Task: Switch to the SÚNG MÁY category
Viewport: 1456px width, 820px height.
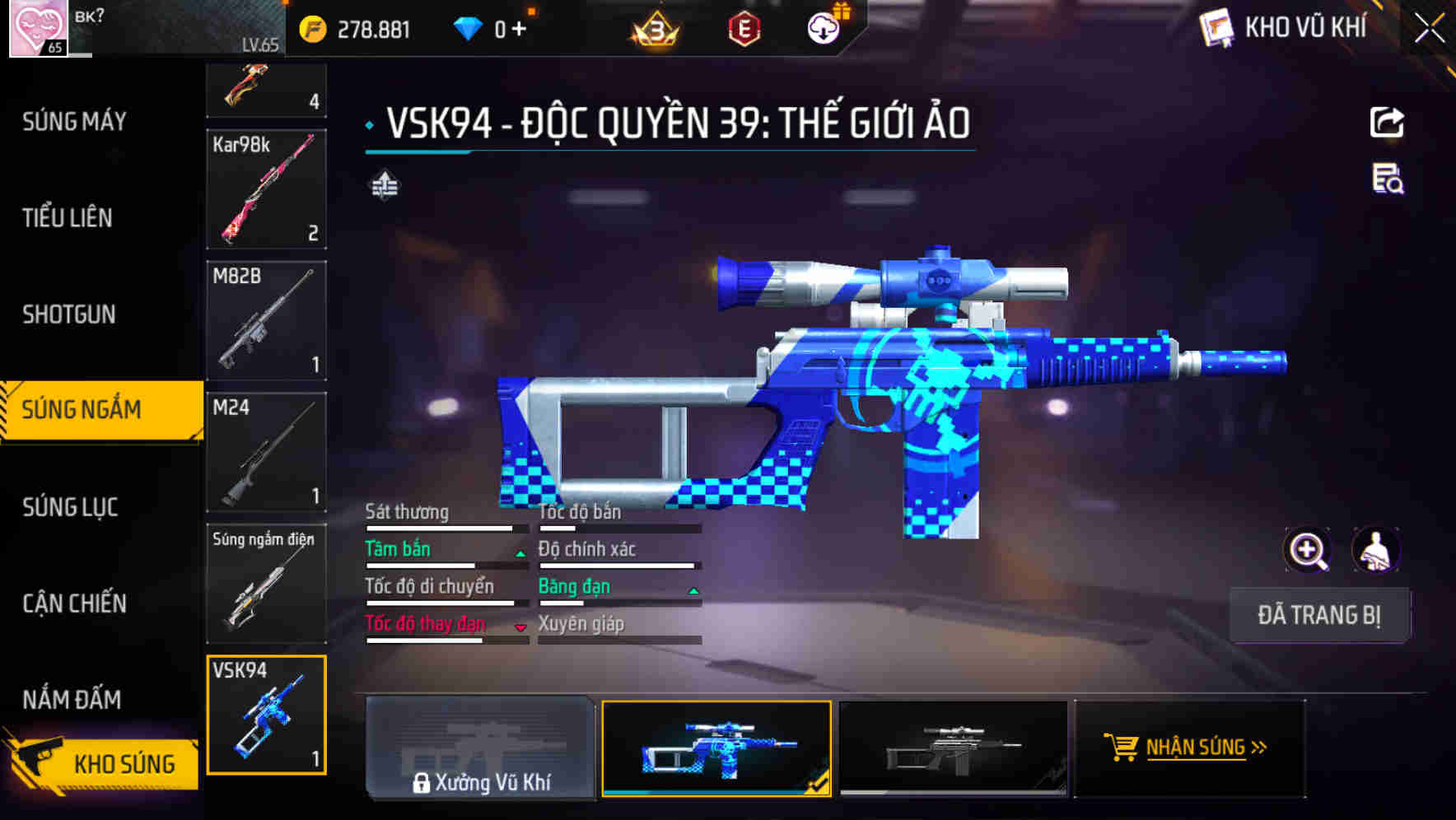Action: click(74, 121)
